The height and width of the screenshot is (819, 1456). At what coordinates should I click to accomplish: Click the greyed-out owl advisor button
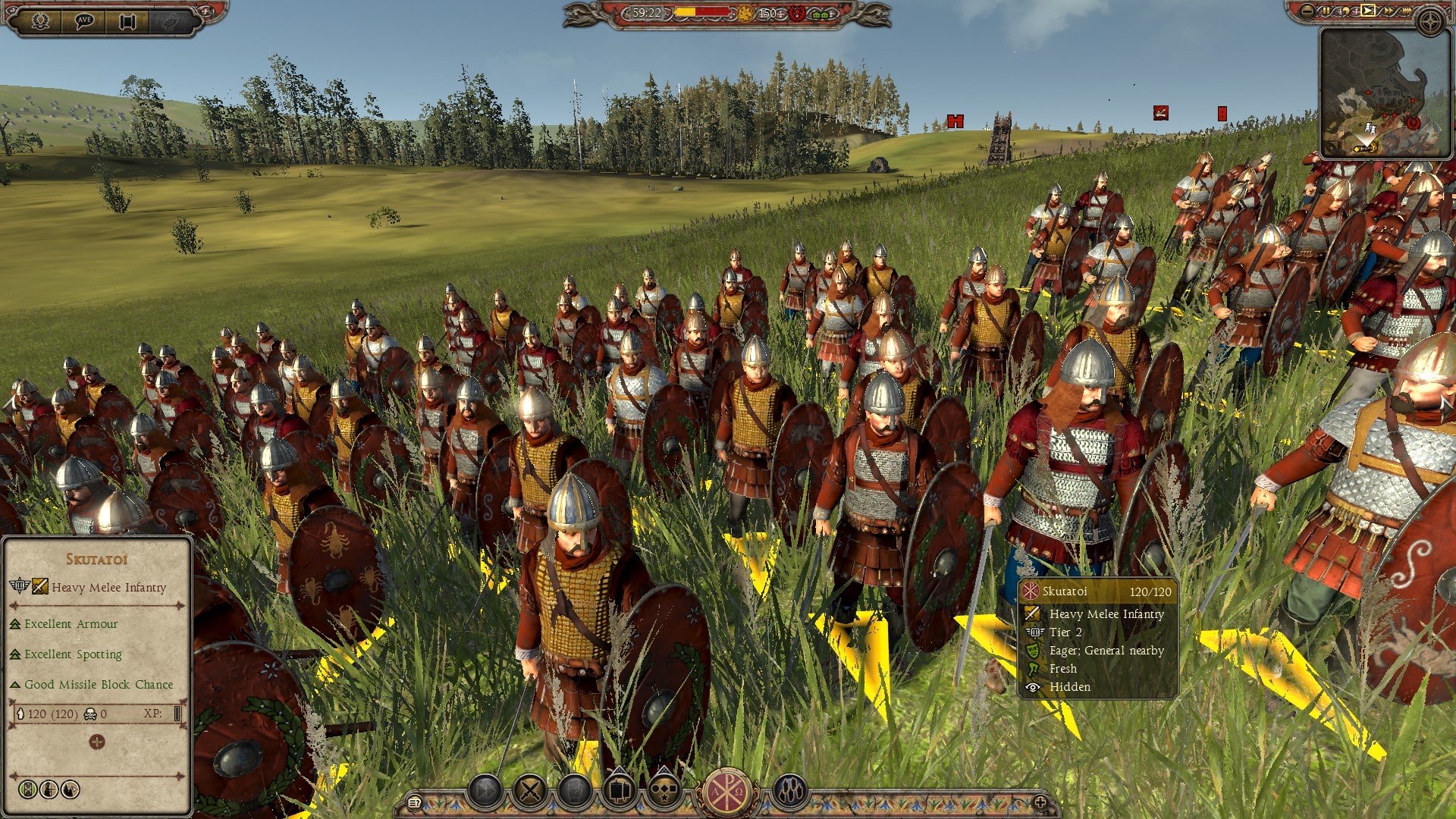[x=171, y=20]
